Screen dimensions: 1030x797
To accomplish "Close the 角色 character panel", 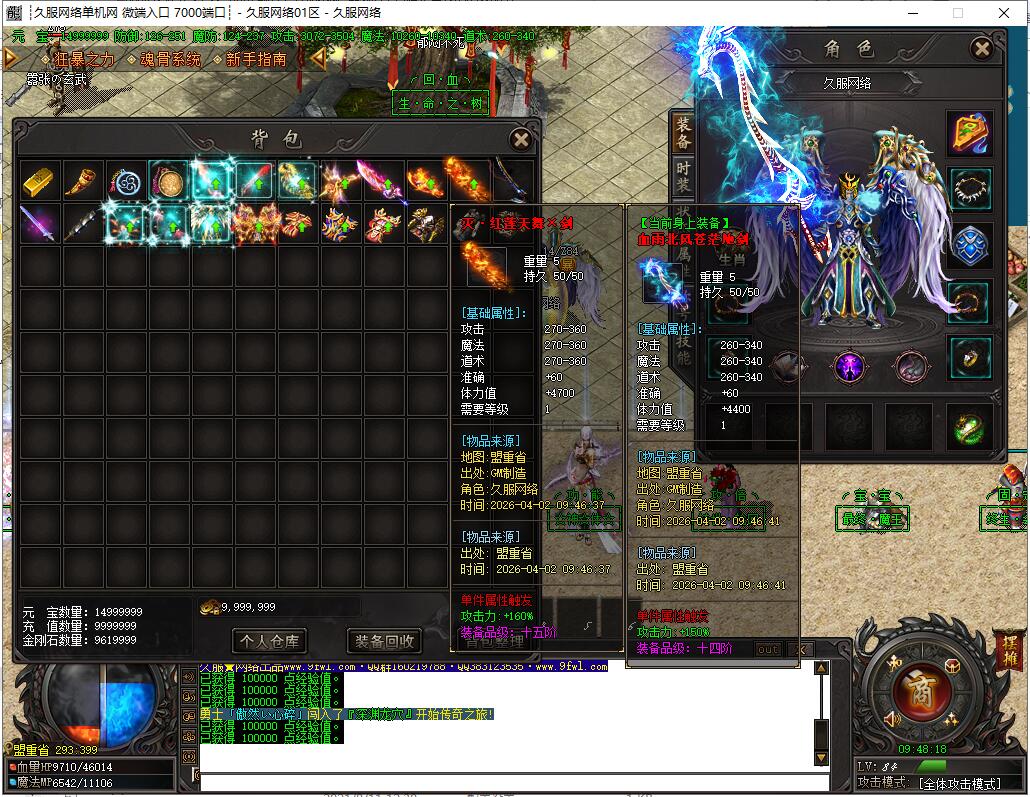I will 982,49.
